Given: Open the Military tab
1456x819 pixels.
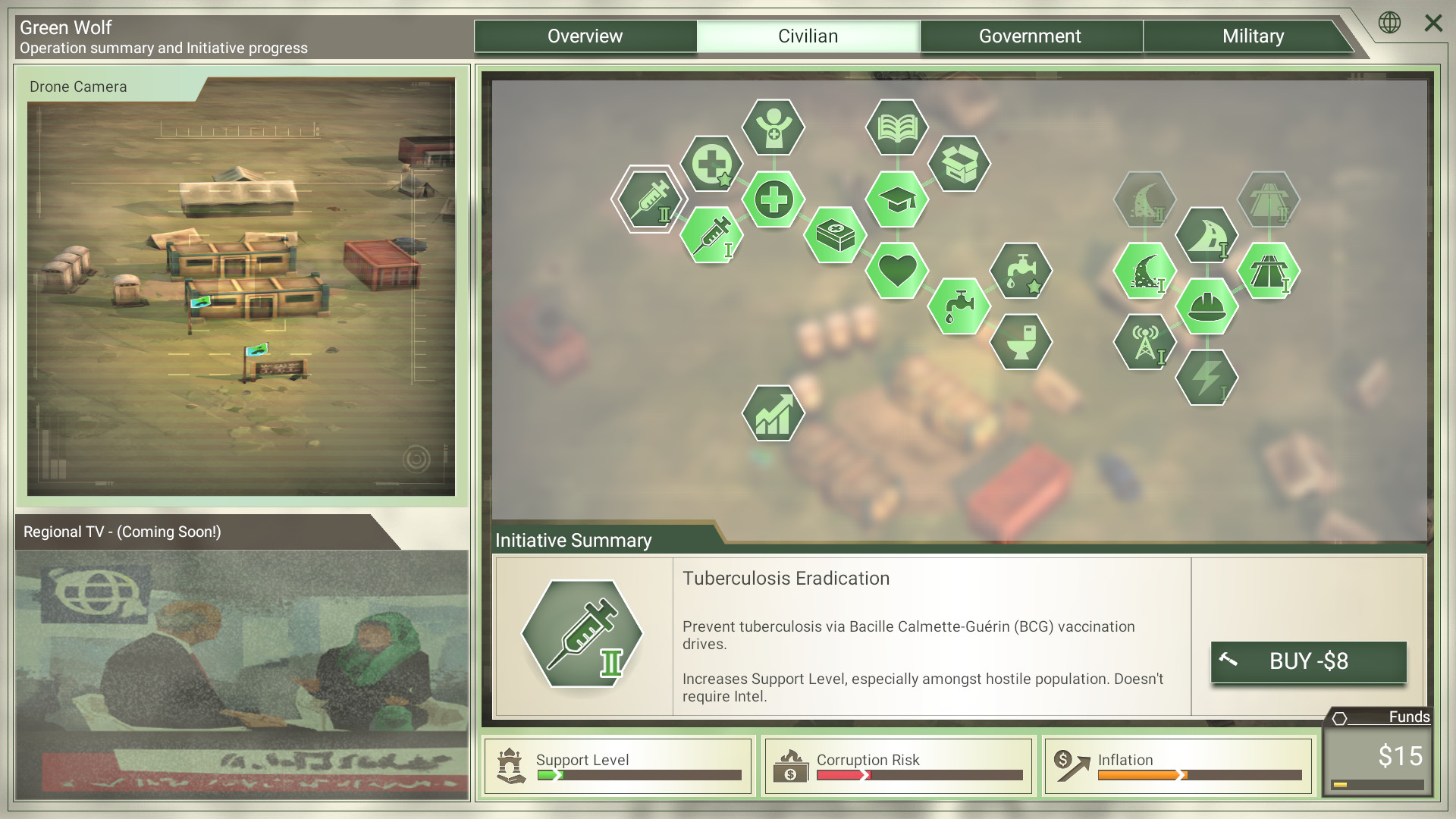Looking at the screenshot, I should coord(1253,36).
